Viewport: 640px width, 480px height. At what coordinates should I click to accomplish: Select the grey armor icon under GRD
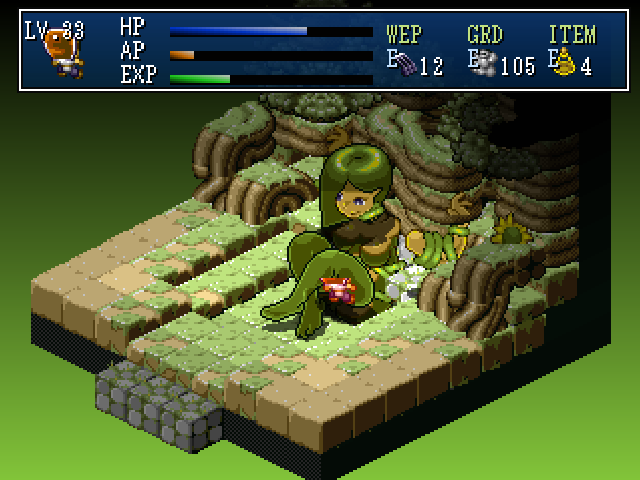tap(487, 64)
